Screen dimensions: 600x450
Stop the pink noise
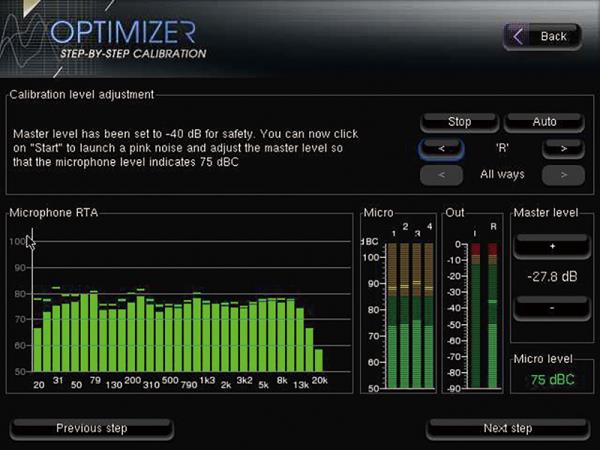tap(459, 122)
